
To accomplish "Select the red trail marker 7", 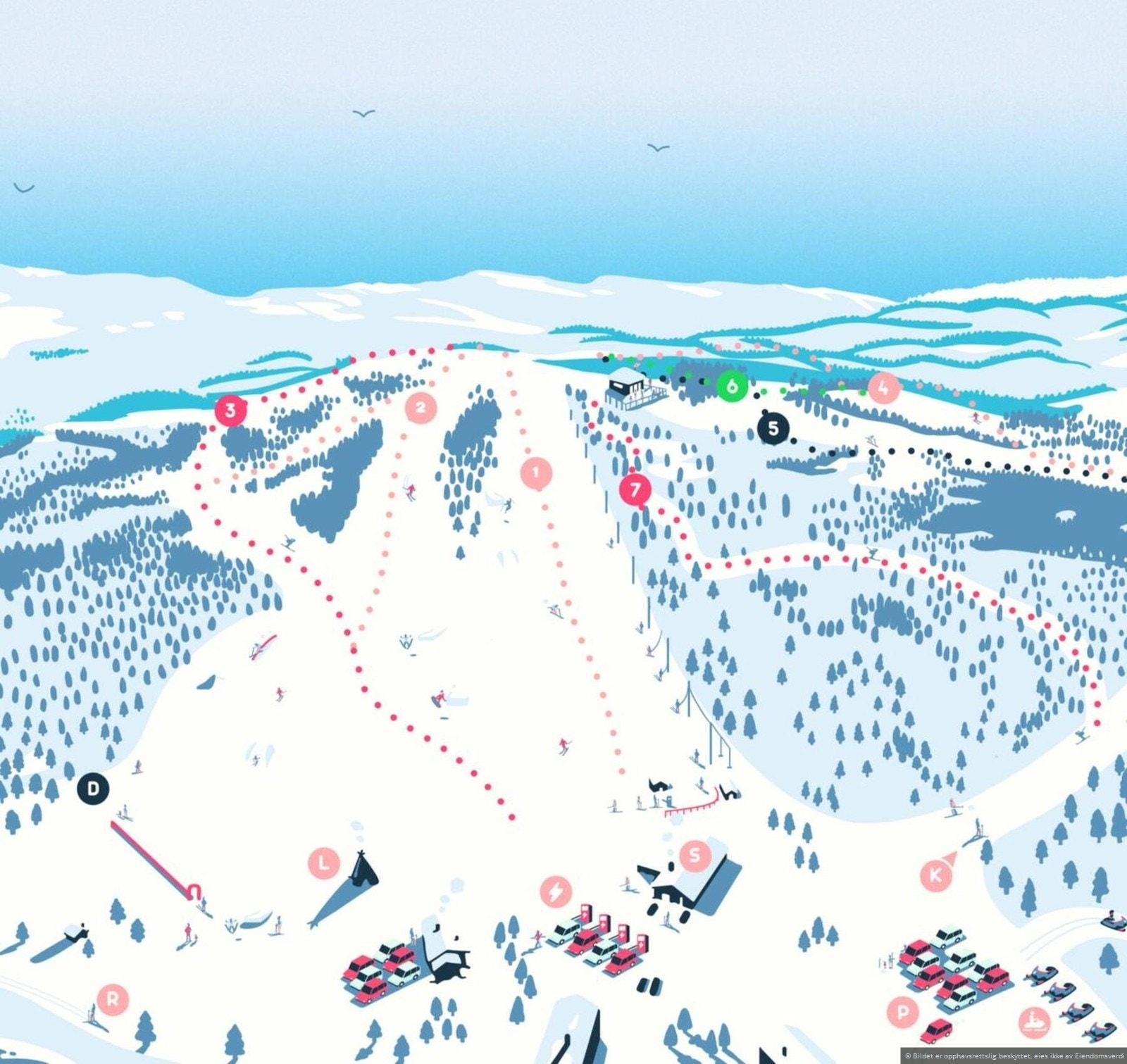I will 635,489.
